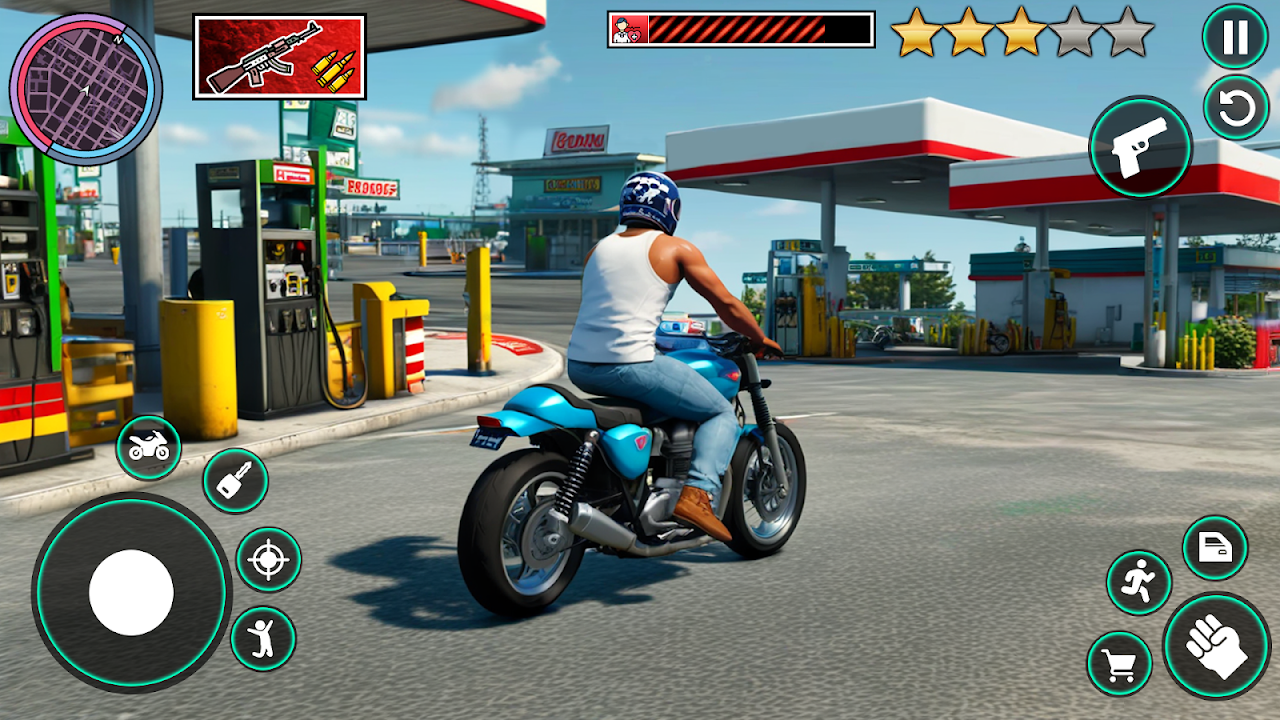Activate the car key button
This screenshot has height=720, width=1280.
click(x=235, y=481)
